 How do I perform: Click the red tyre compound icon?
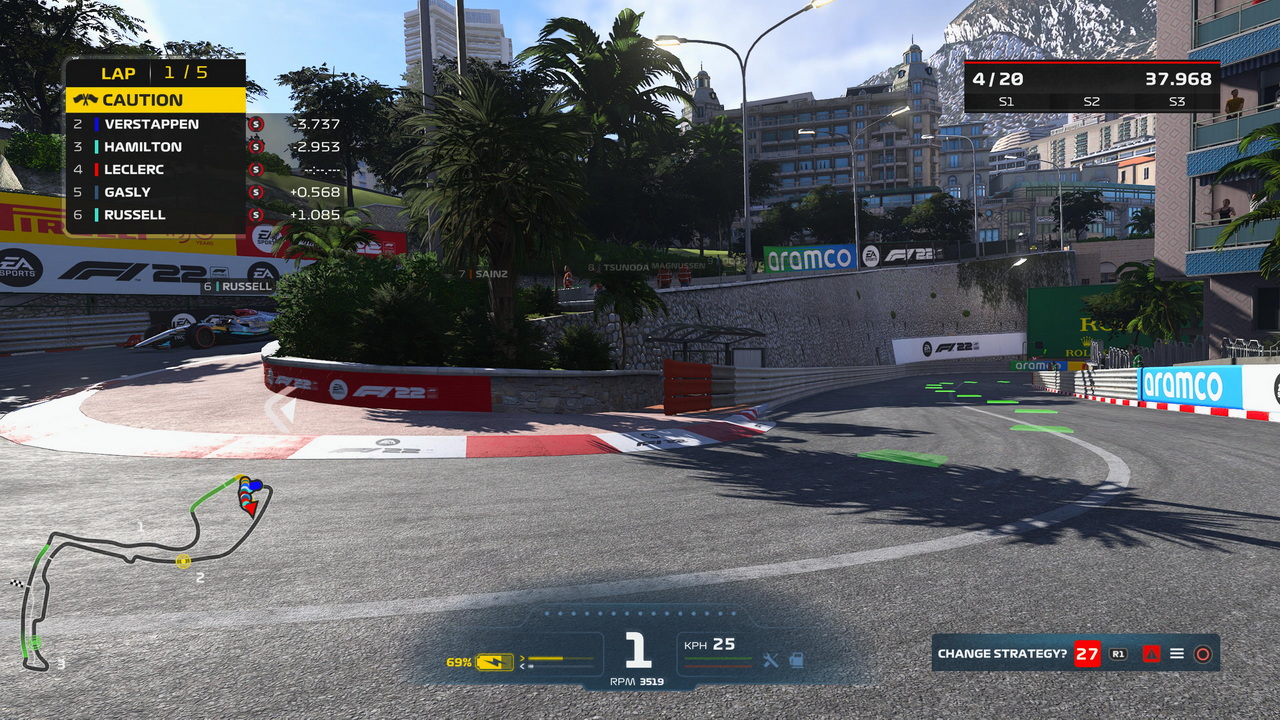pyautogui.click(x=1203, y=654)
